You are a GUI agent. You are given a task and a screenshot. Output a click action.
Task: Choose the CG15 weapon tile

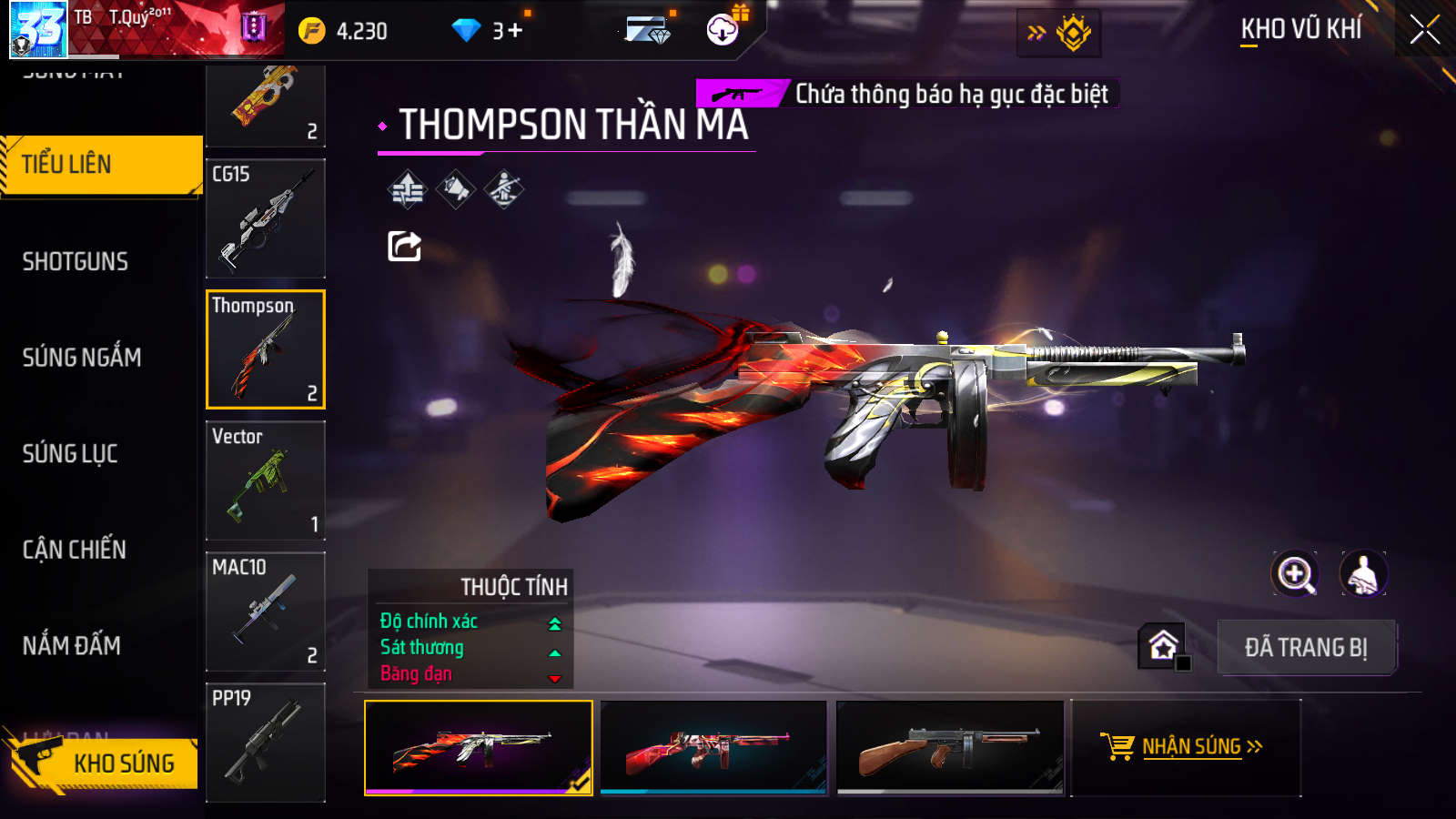point(266,219)
